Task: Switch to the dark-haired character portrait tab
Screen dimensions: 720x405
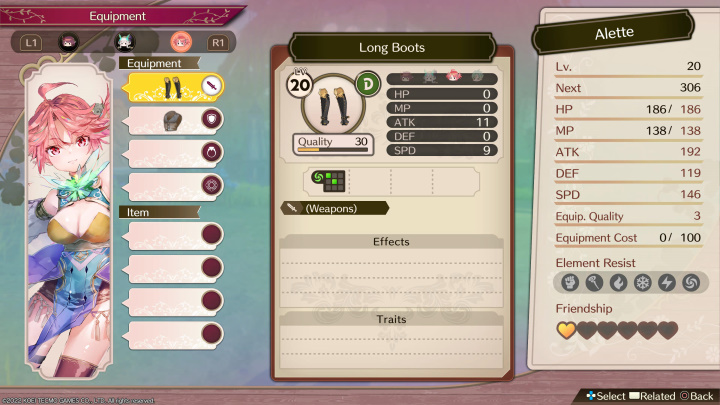Action: pos(69,42)
